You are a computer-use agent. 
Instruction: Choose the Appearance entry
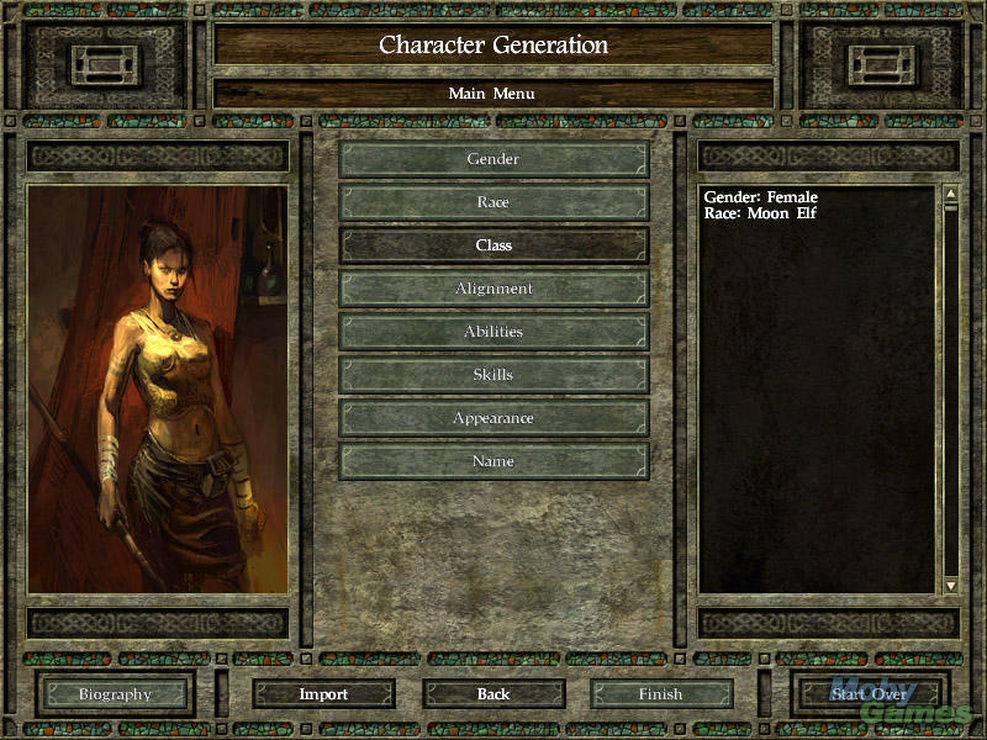click(x=493, y=418)
